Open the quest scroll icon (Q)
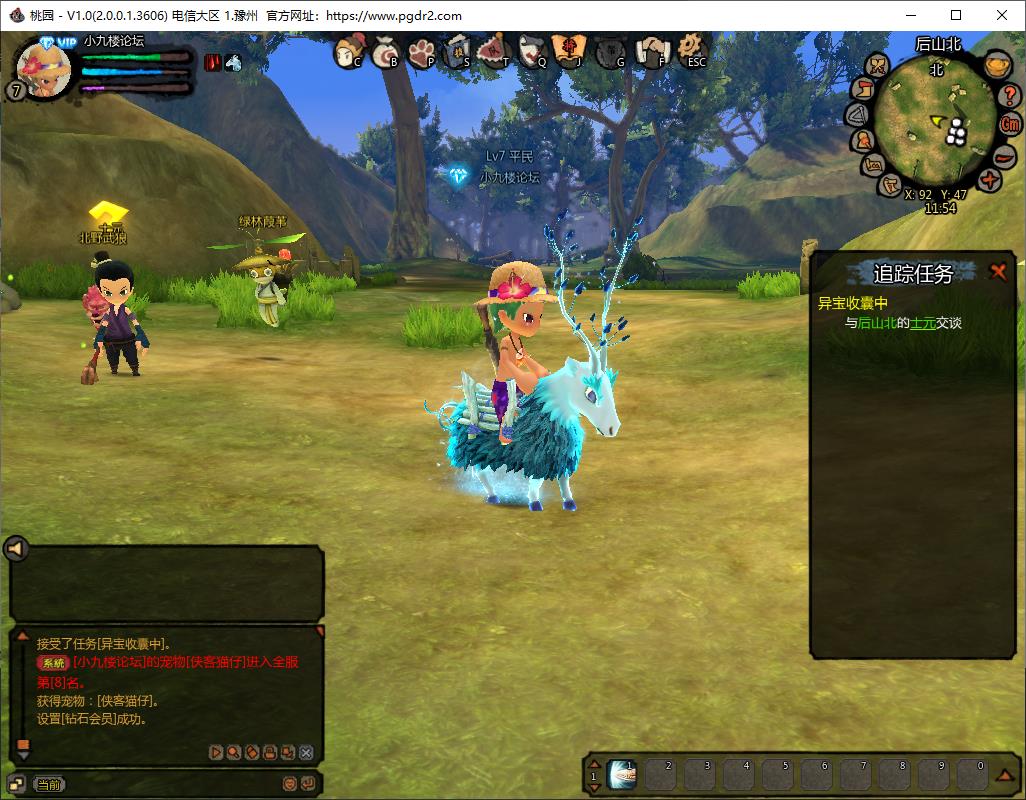 (534, 50)
